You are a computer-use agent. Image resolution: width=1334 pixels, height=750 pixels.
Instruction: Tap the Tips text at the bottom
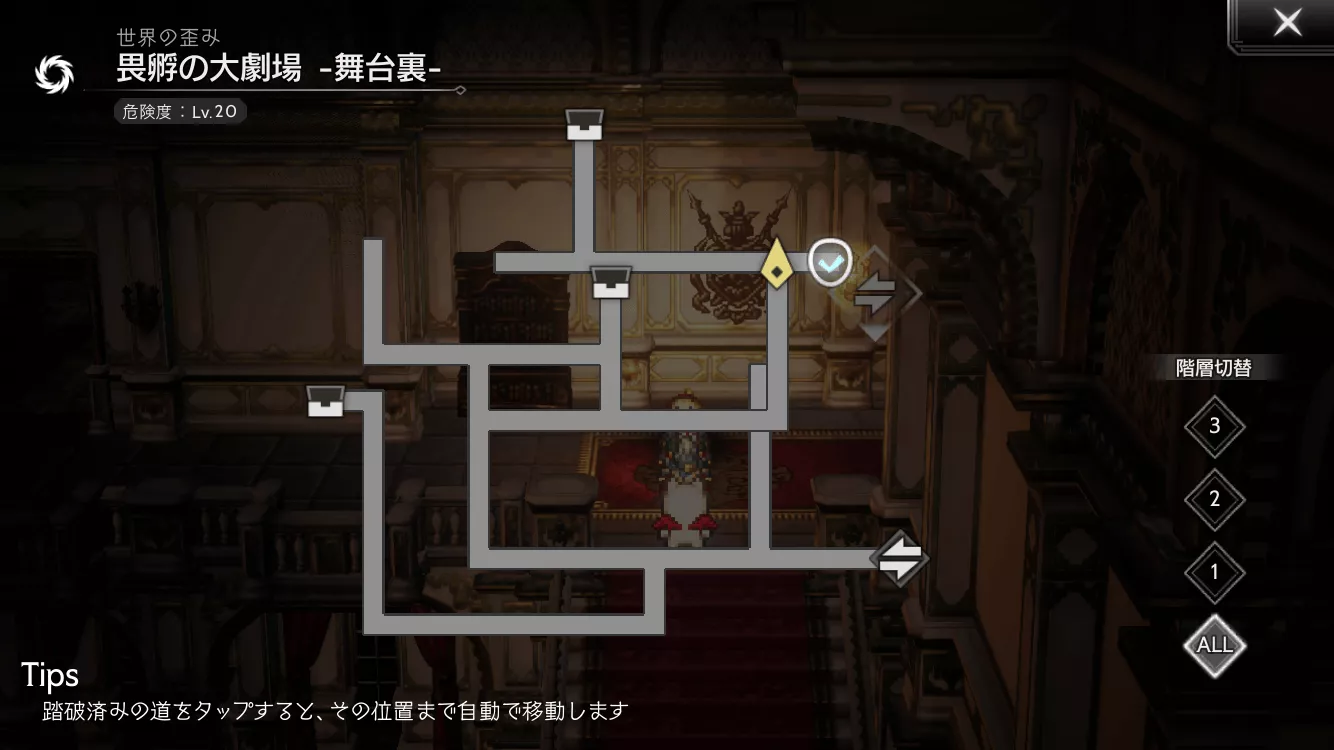coord(50,676)
